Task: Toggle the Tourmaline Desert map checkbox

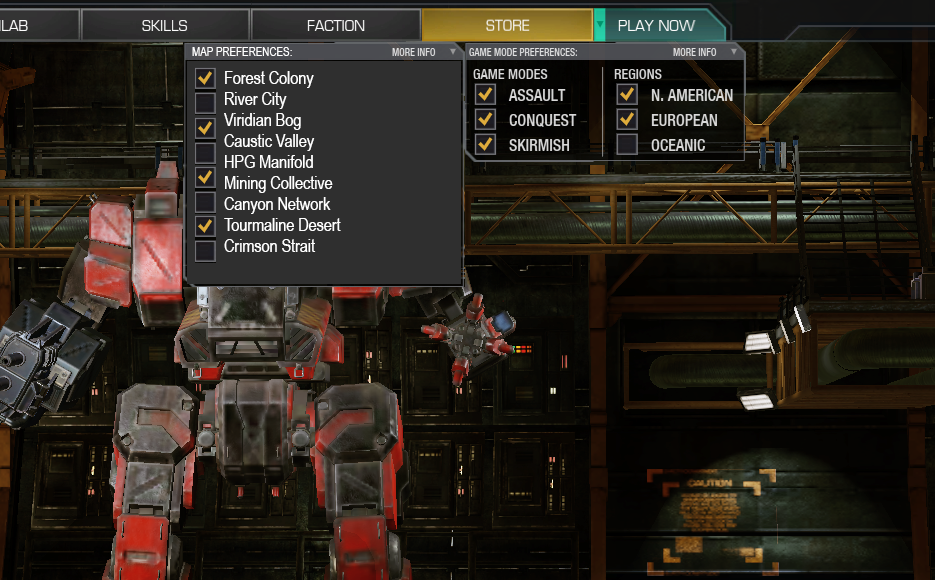Action: pyautogui.click(x=205, y=225)
